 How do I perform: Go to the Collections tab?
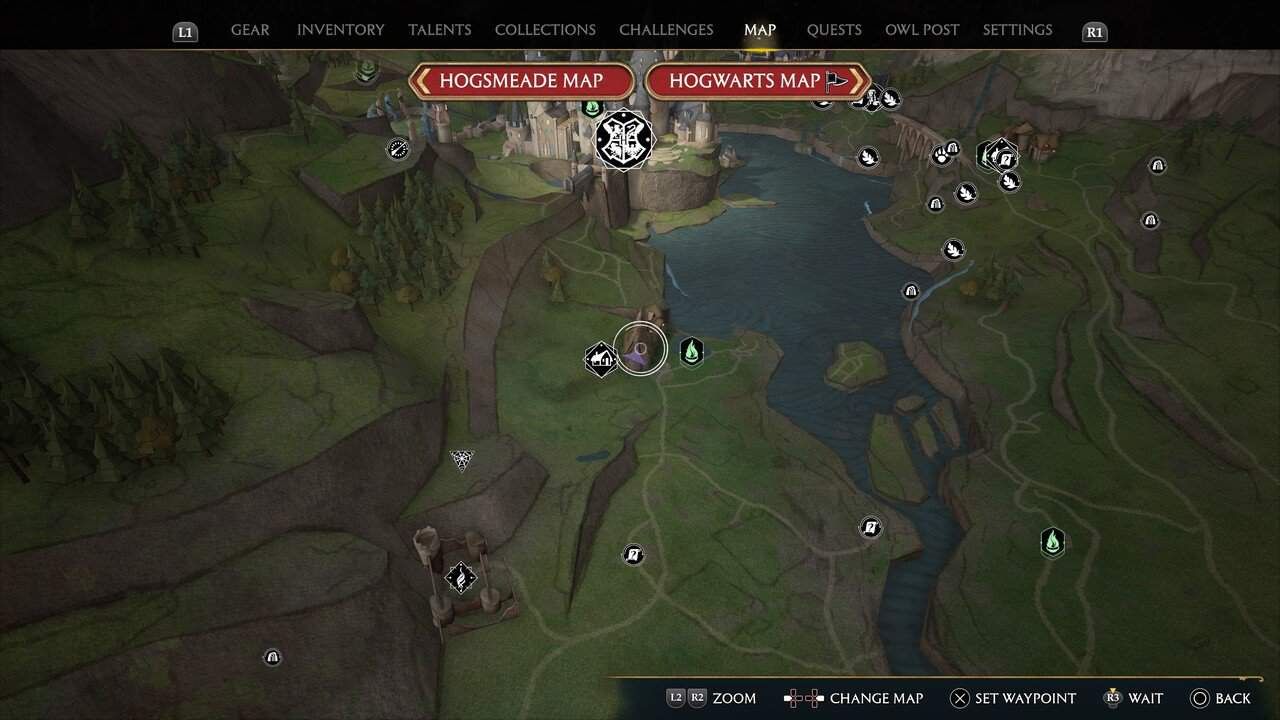coord(545,30)
